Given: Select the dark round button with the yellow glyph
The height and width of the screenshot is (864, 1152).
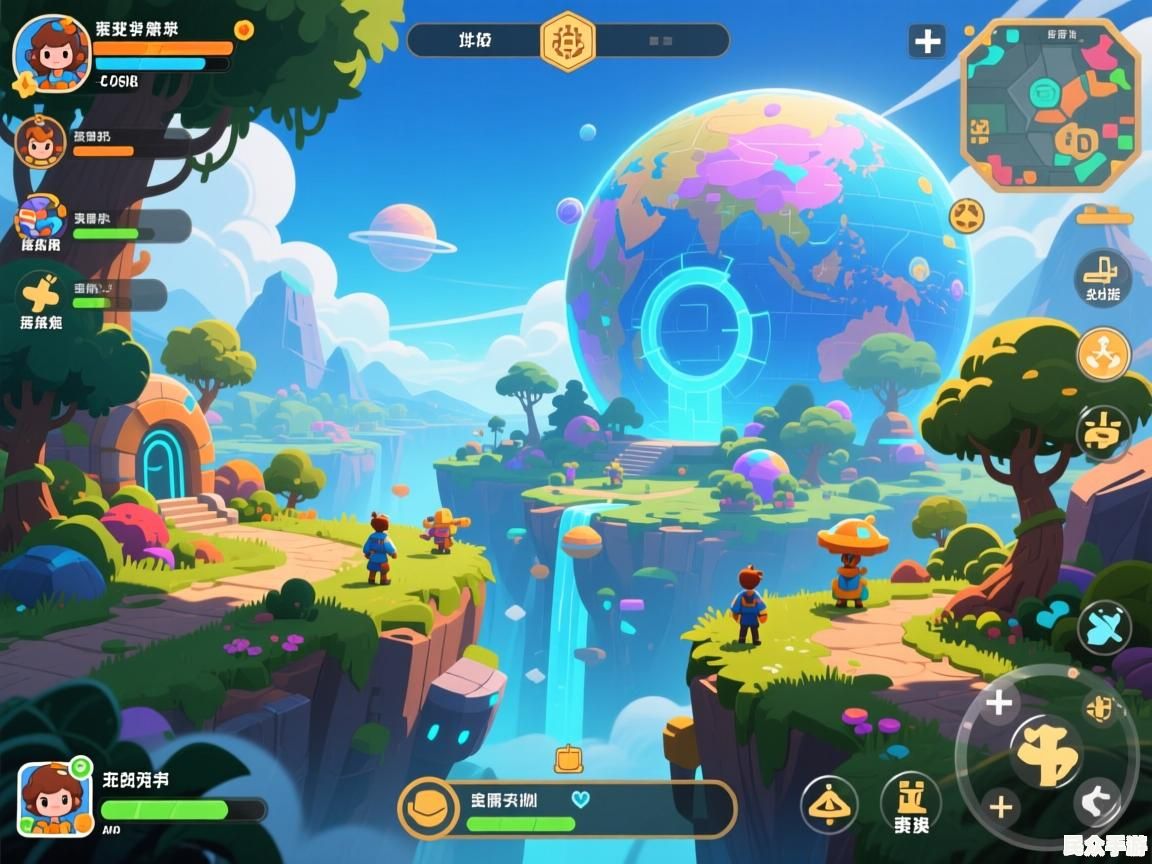Looking at the screenshot, I should point(1103,432).
